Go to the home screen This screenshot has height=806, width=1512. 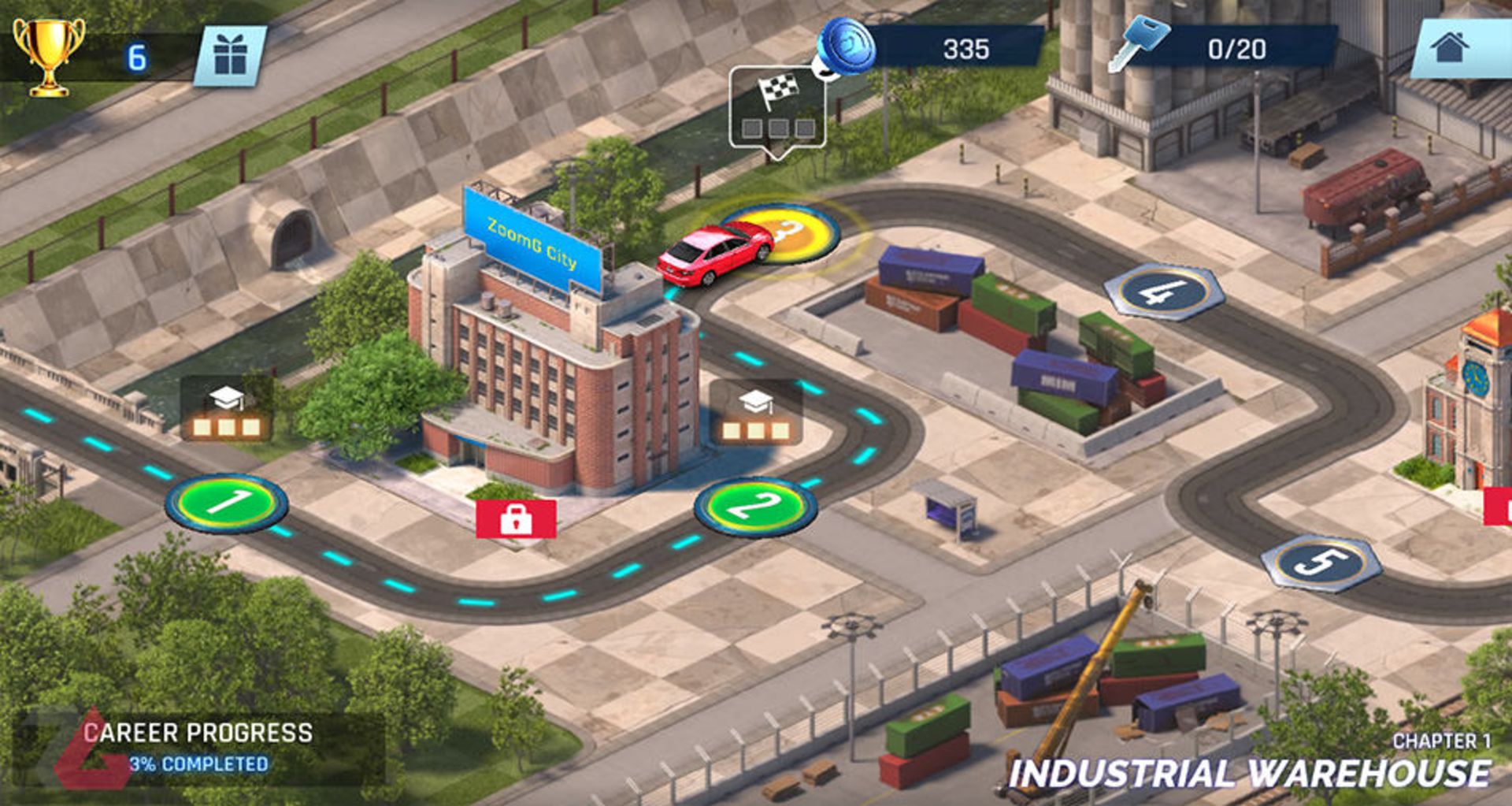1451,48
